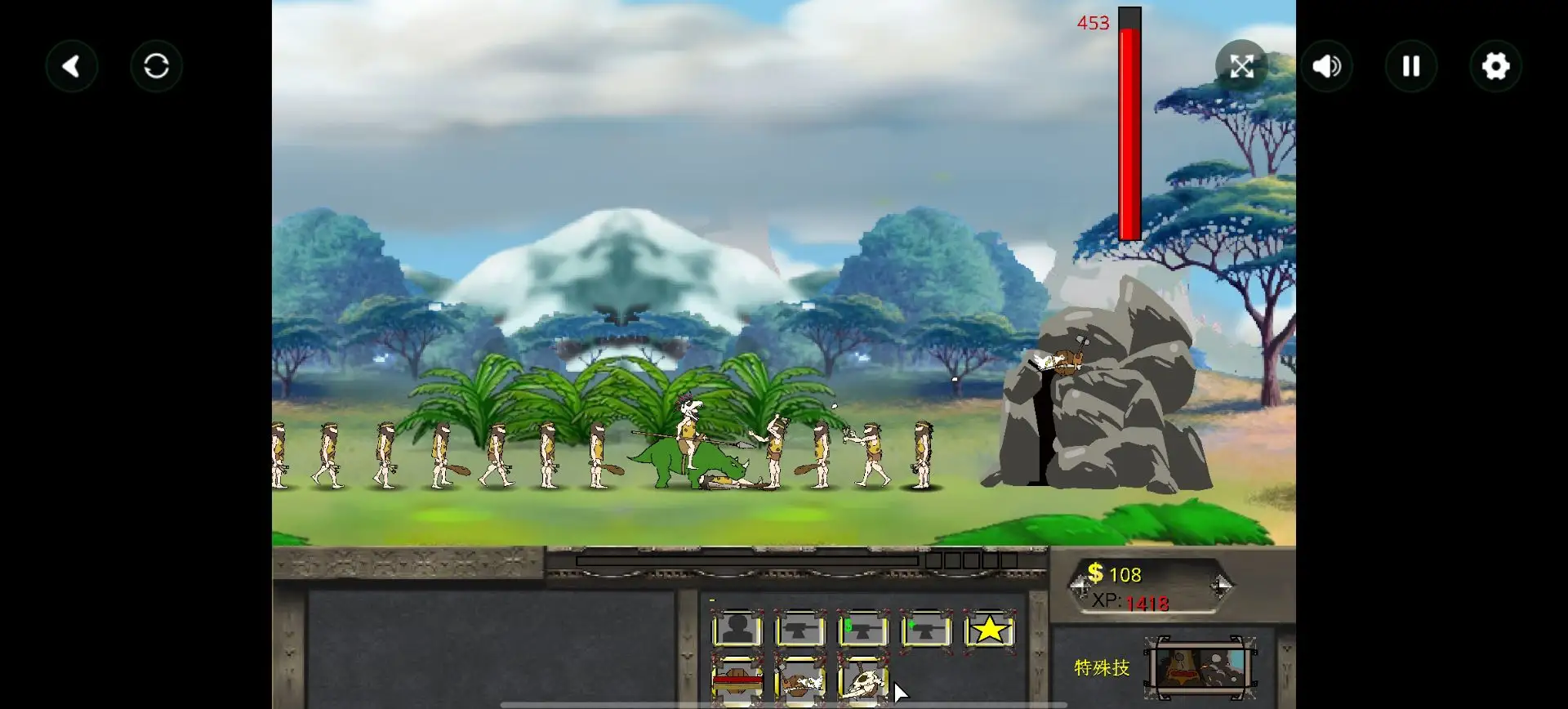1568x709 pixels.
Task: Pause the game
Action: tap(1411, 66)
